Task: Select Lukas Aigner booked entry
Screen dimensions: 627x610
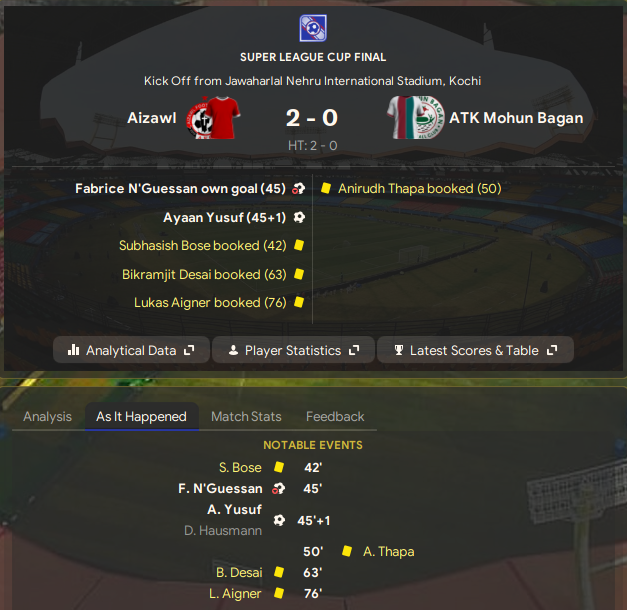Action: pos(210,302)
